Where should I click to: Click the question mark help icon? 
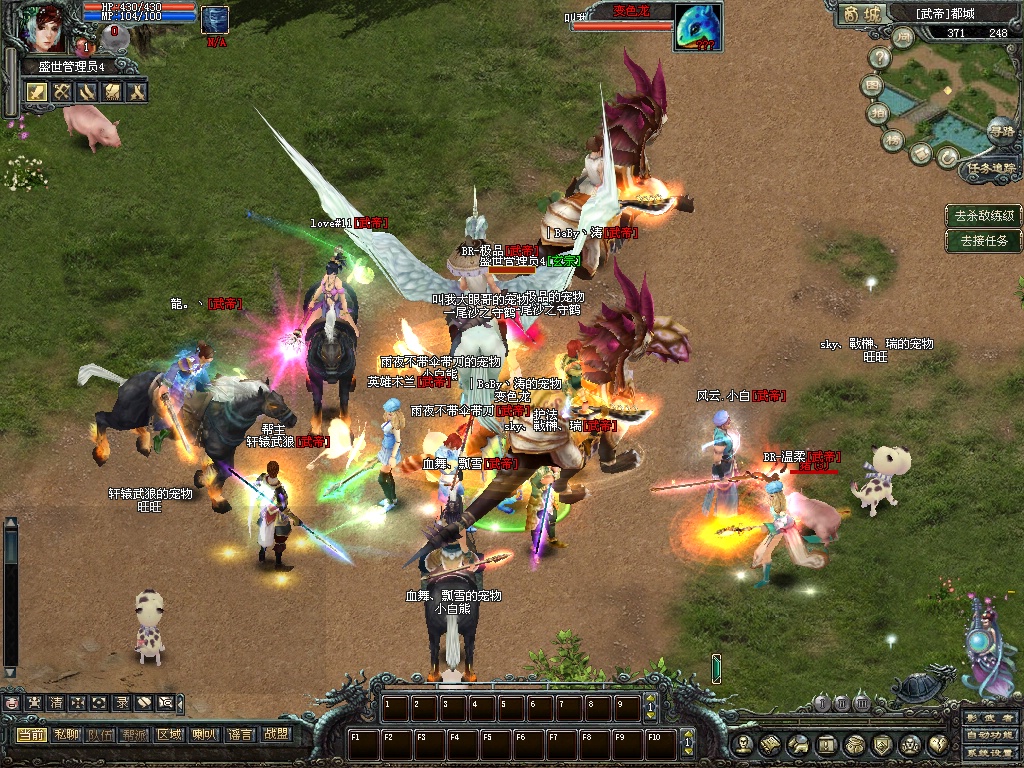[880, 59]
